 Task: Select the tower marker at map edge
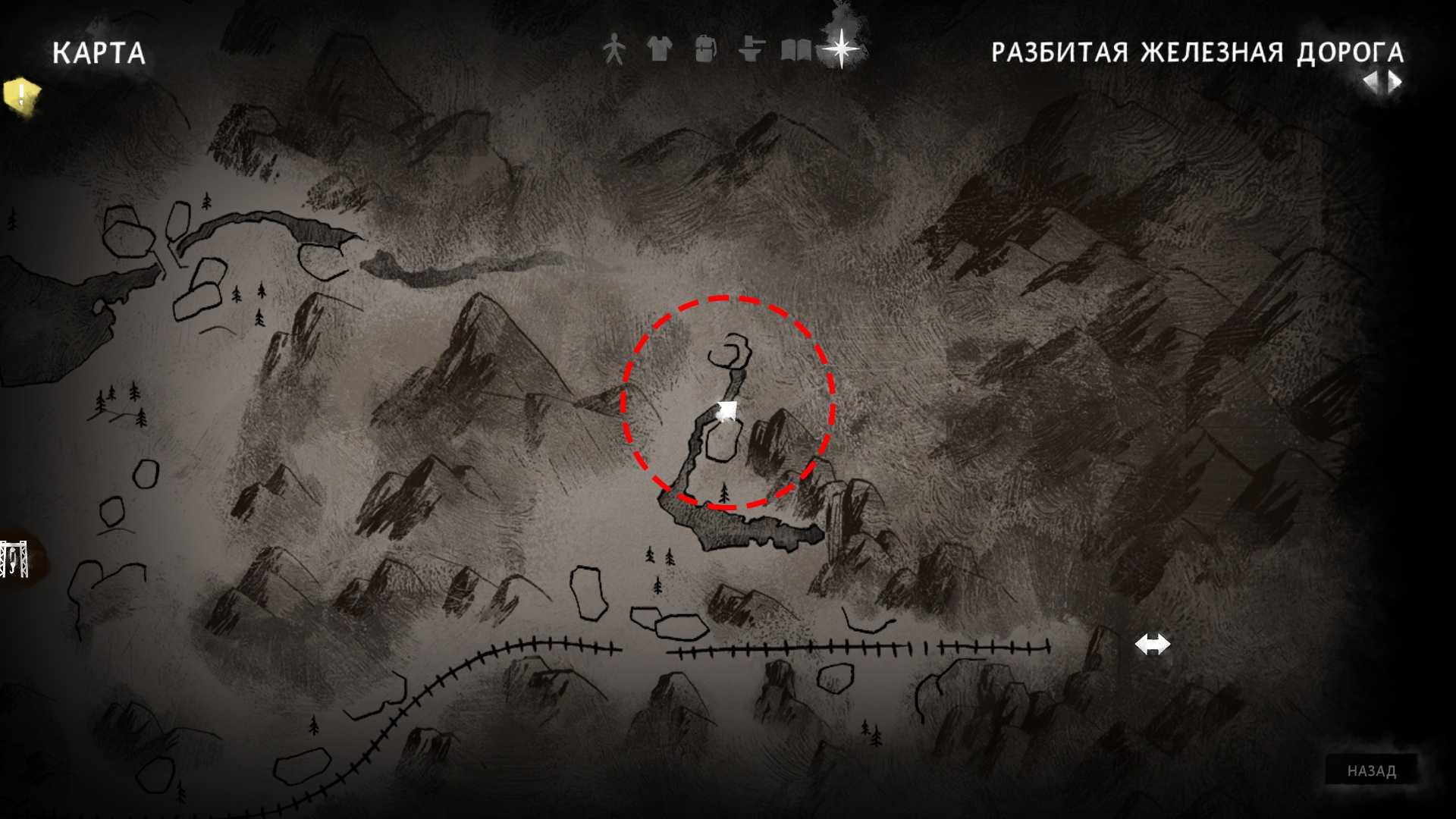(14, 560)
